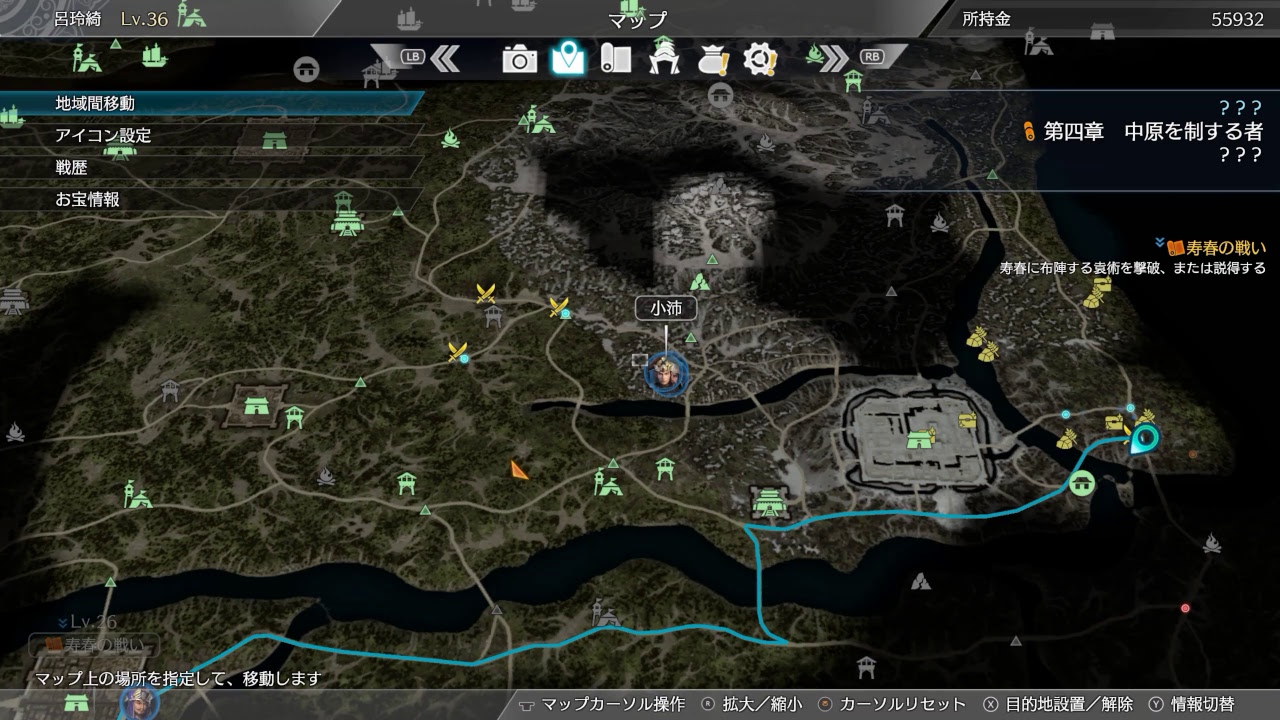Image resolution: width=1280 pixels, height=720 pixels.
Task: Open the gear settings tab
Action: tap(761, 60)
